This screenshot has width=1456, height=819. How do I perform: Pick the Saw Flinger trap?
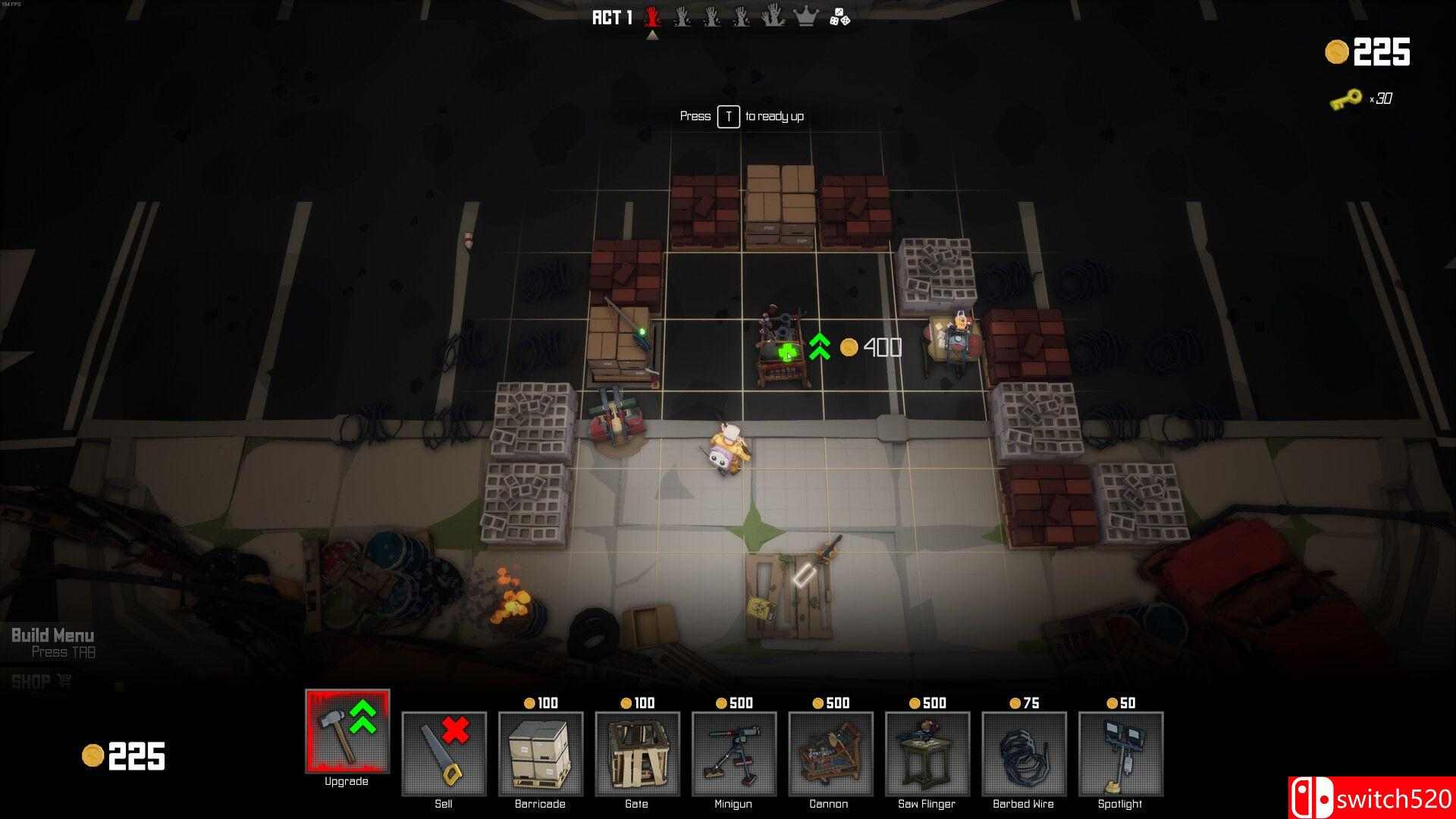coord(927,754)
